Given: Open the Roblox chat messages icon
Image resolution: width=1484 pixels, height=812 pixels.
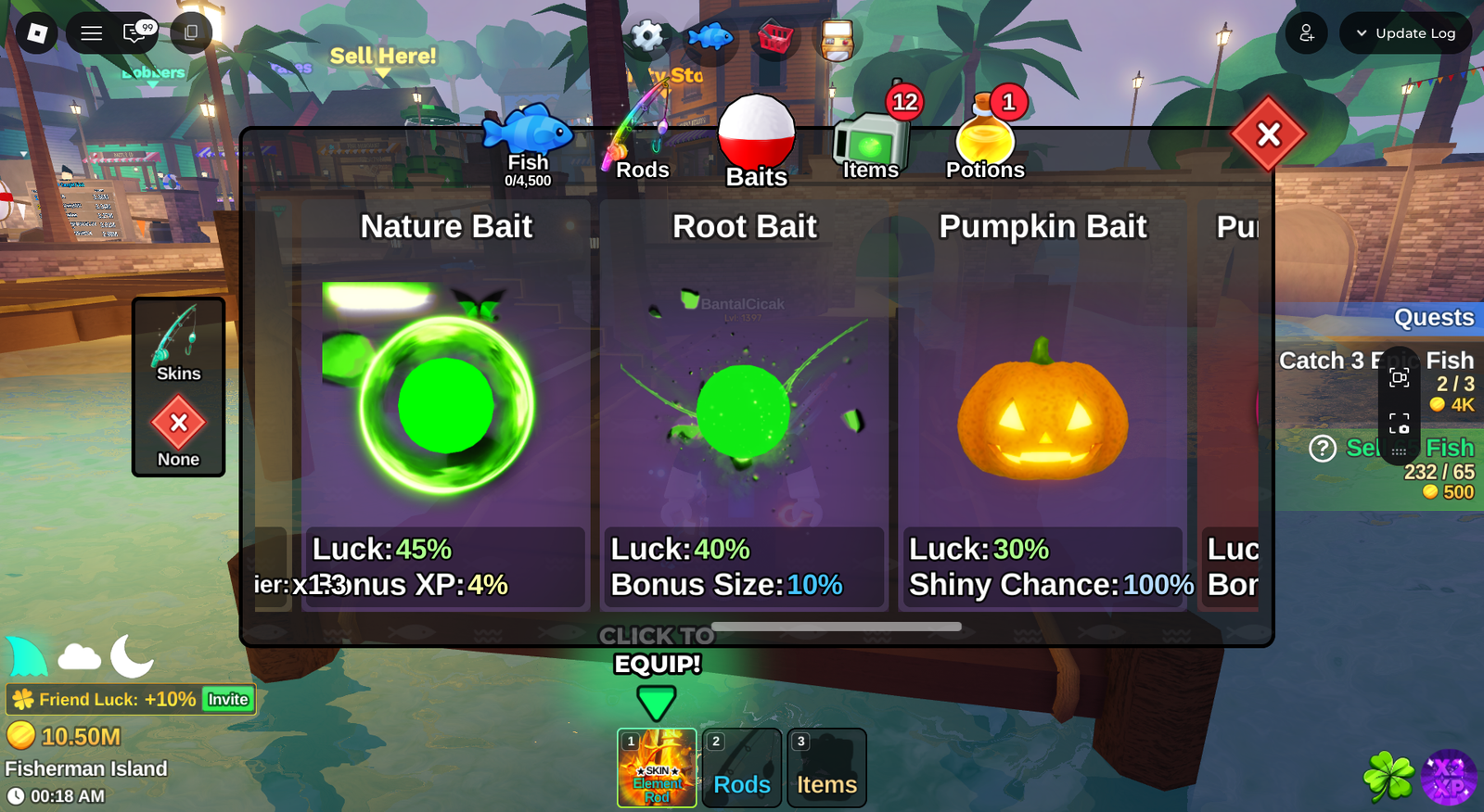Looking at the screenshot, I should (x=135, y=33).
